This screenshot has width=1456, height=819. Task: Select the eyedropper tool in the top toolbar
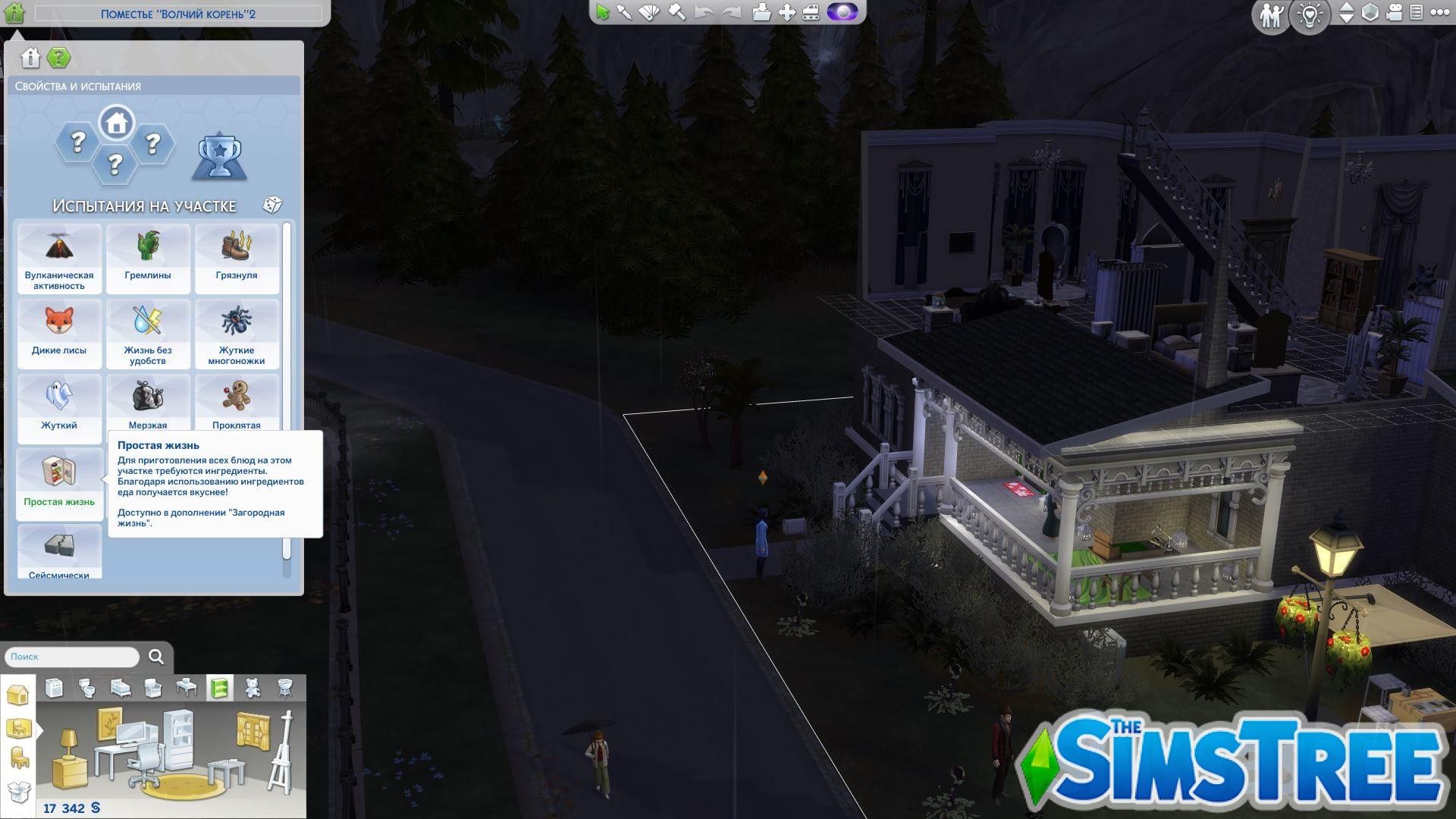(x=624, y=11)
